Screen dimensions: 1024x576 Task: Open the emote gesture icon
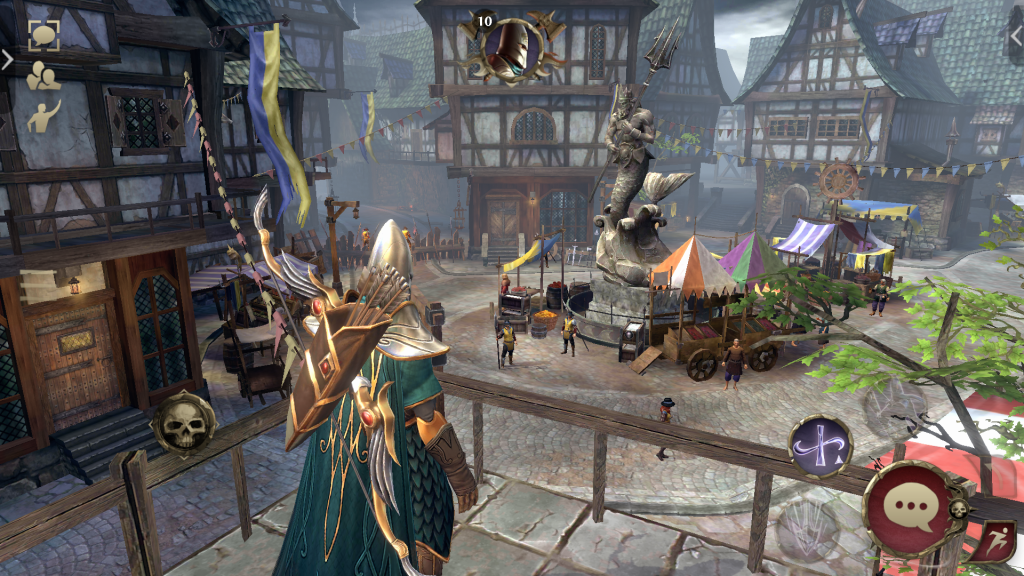pos(43,116)
